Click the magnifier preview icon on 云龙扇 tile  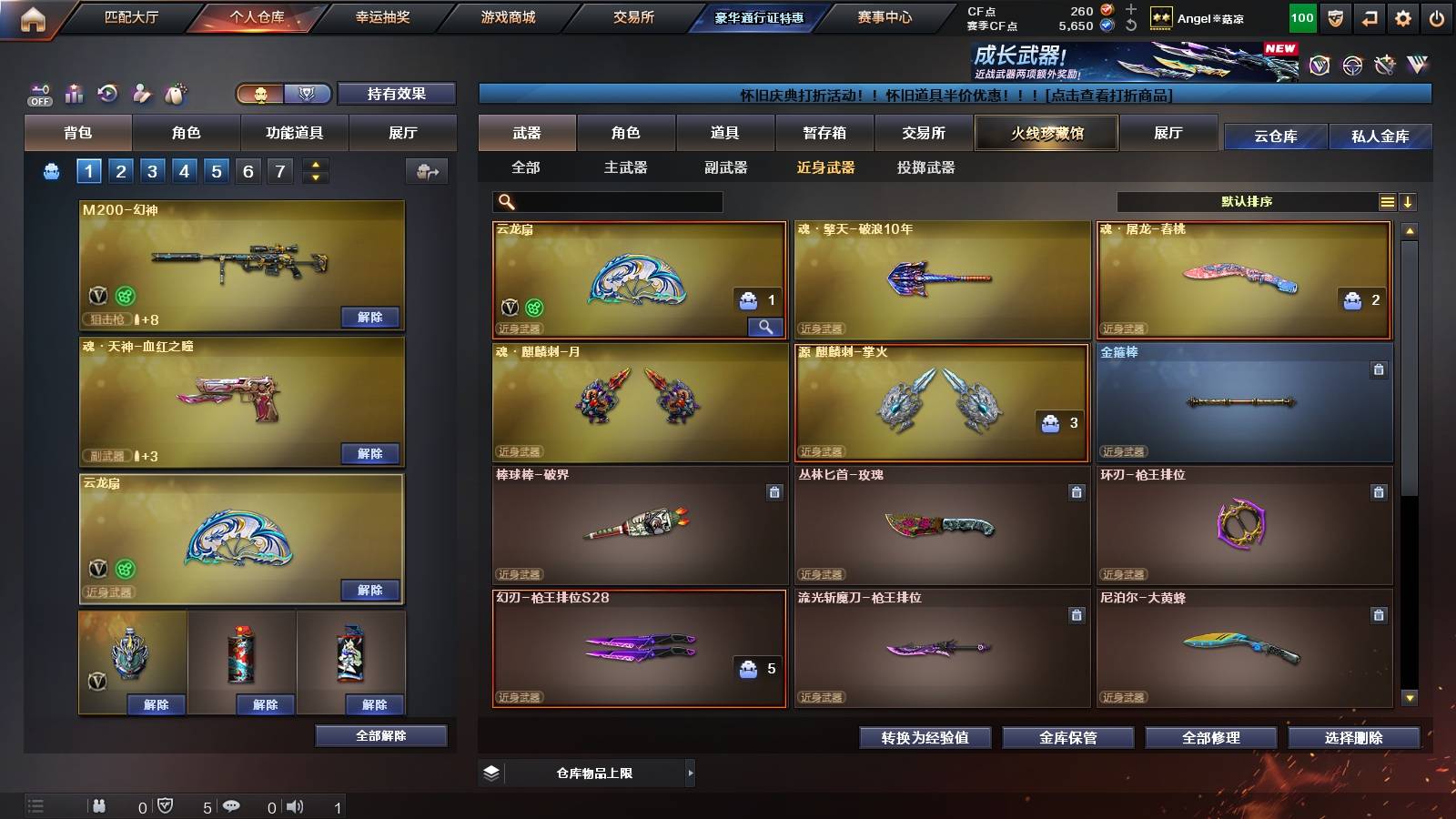[767, 326]
